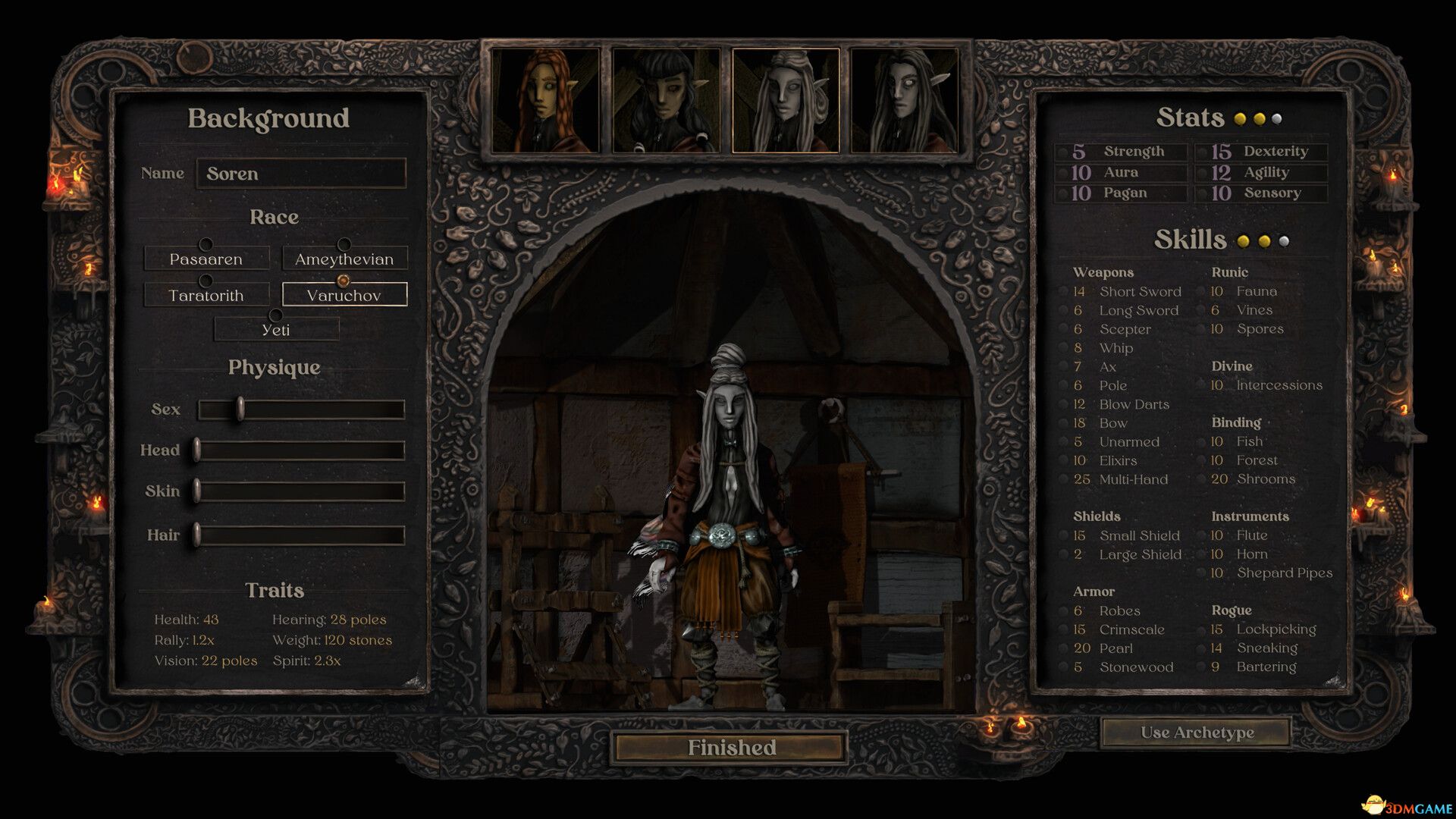This screenshot has height=819, width=1456.
Task: Click the Skin slider track
Action: [x=301, y=491]
